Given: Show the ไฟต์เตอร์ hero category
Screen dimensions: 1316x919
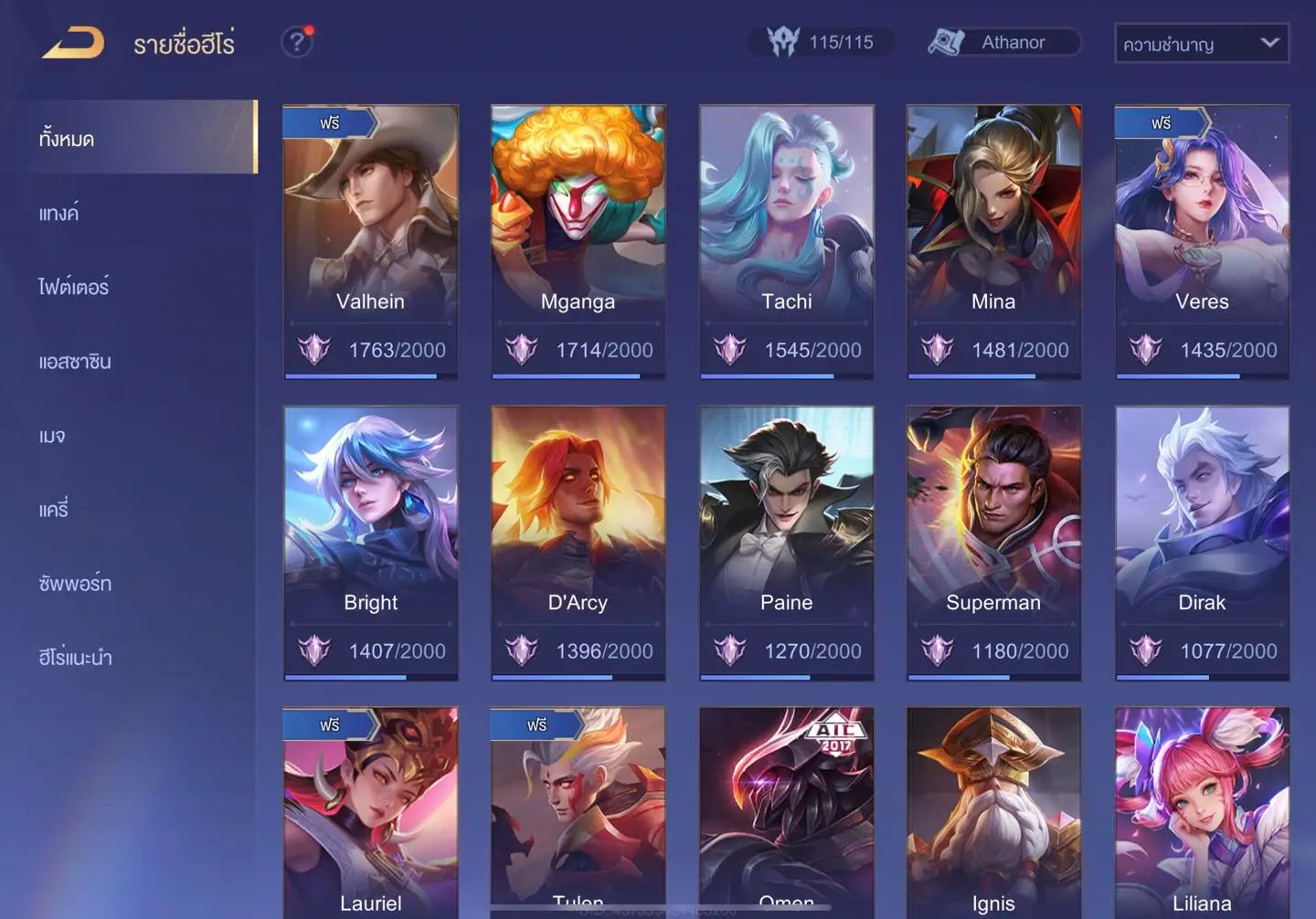Looking at the screenshot, I should point(74,288).
